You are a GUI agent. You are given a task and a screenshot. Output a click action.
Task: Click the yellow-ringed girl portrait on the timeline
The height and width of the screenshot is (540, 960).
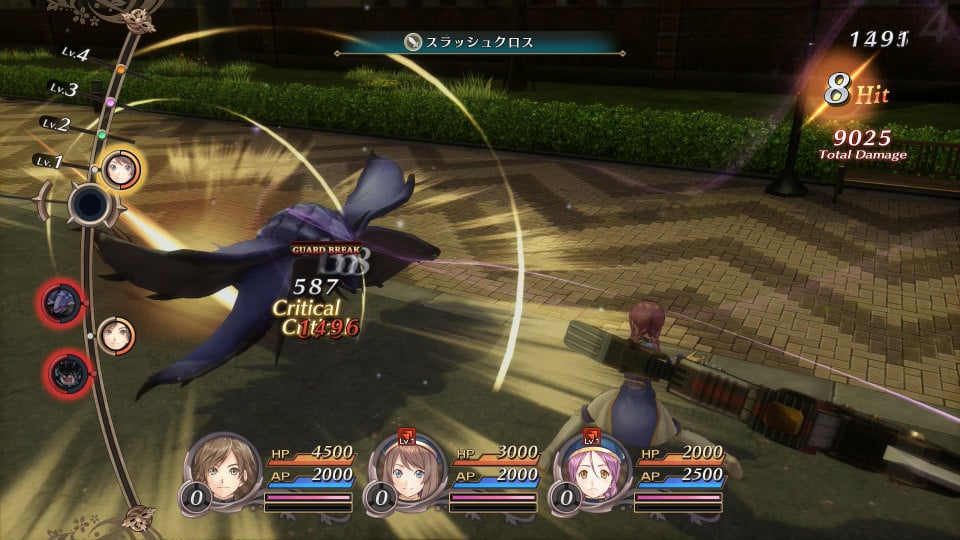coord(122,168)
